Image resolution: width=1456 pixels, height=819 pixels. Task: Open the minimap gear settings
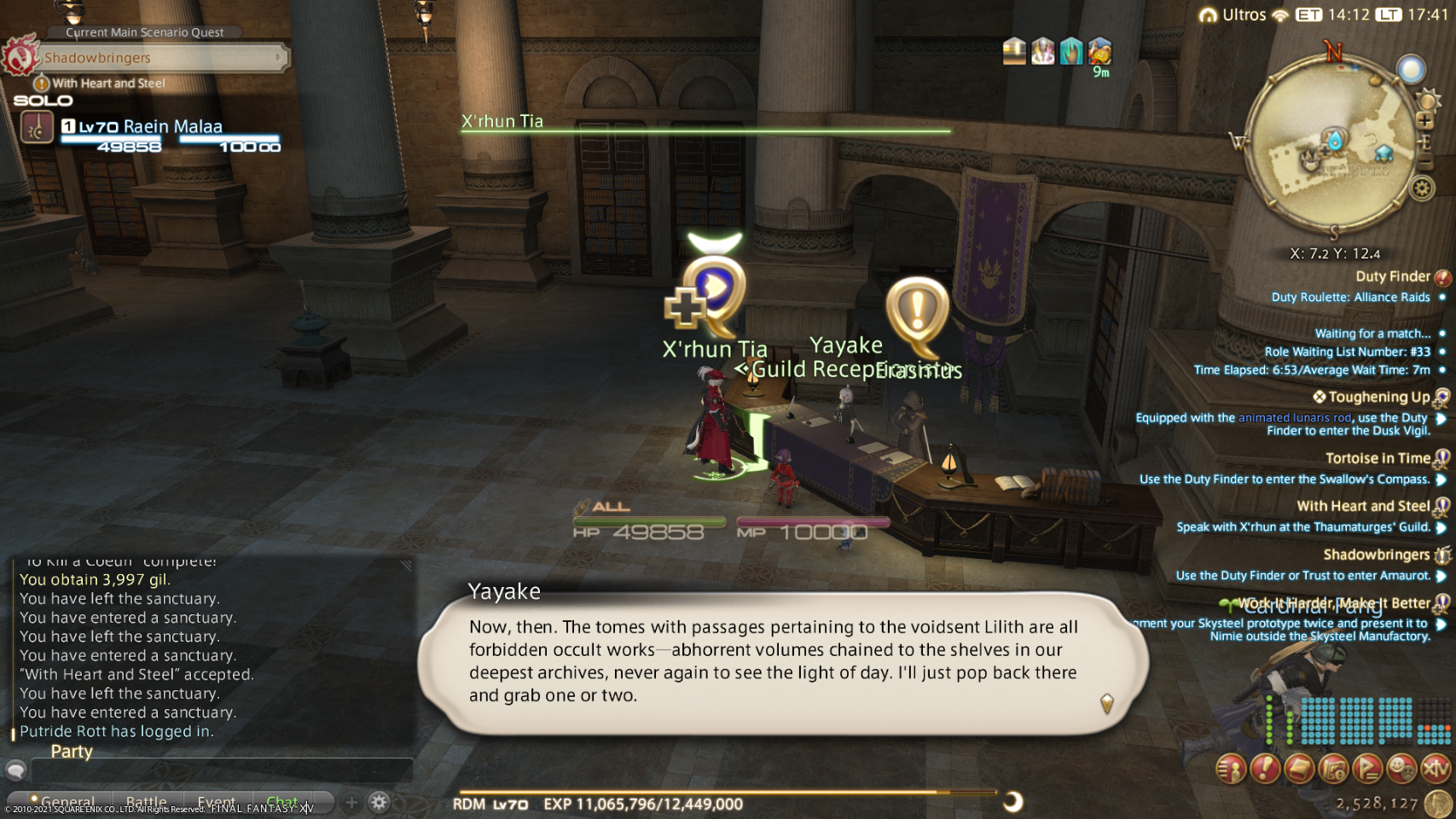coord(1422,188)
